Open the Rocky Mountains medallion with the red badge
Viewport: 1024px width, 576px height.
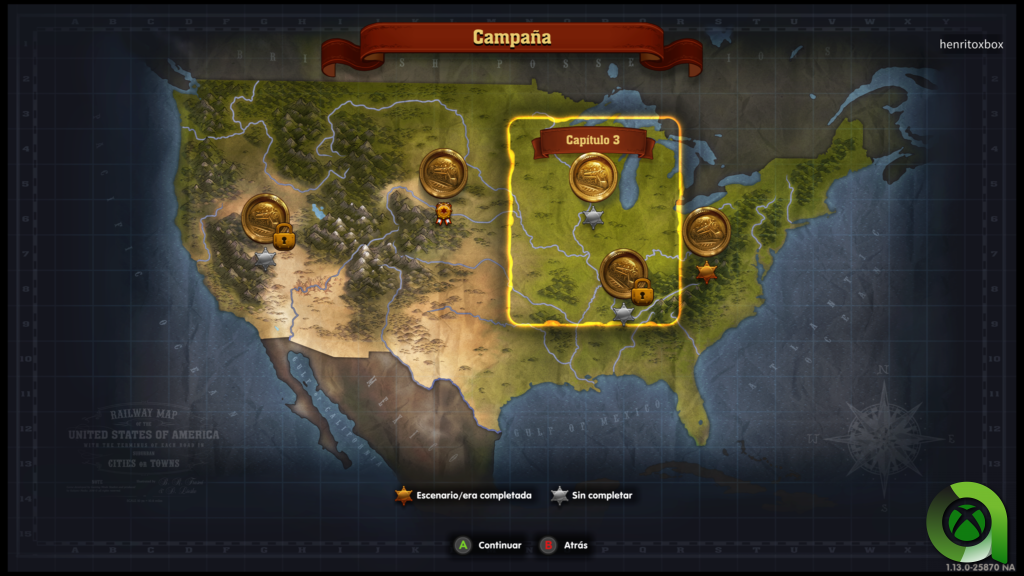pyautogui.click(x=443, y=173)
